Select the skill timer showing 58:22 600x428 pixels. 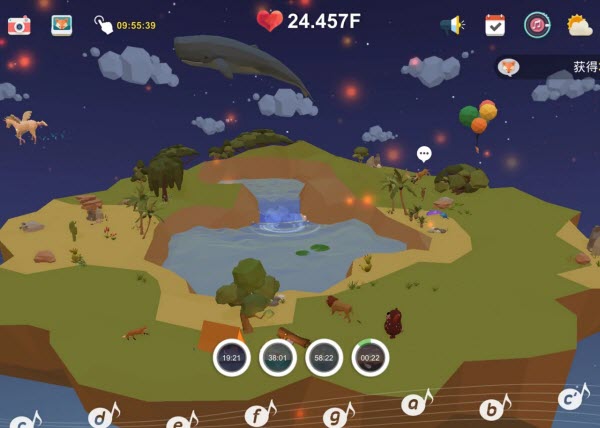[x=324, y=357]
